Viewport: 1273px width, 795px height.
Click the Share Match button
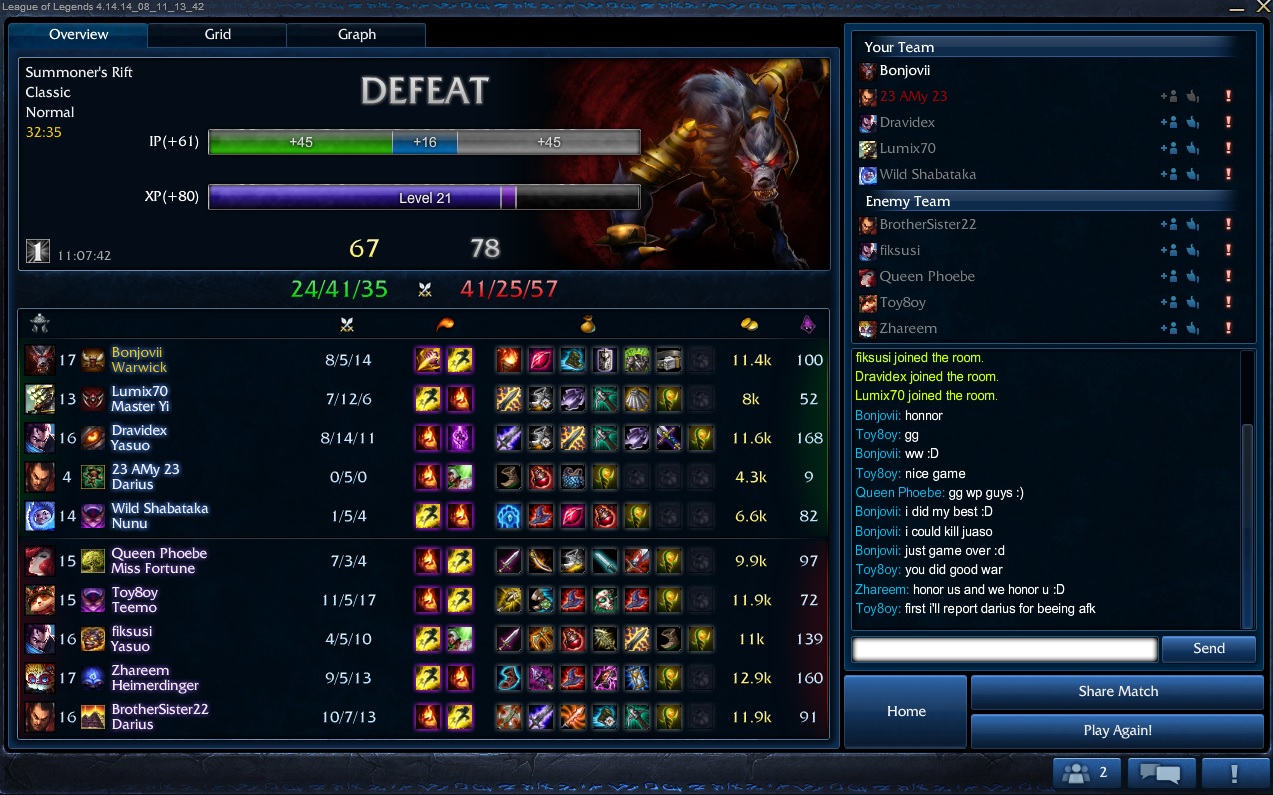(x=1117, y=692)
